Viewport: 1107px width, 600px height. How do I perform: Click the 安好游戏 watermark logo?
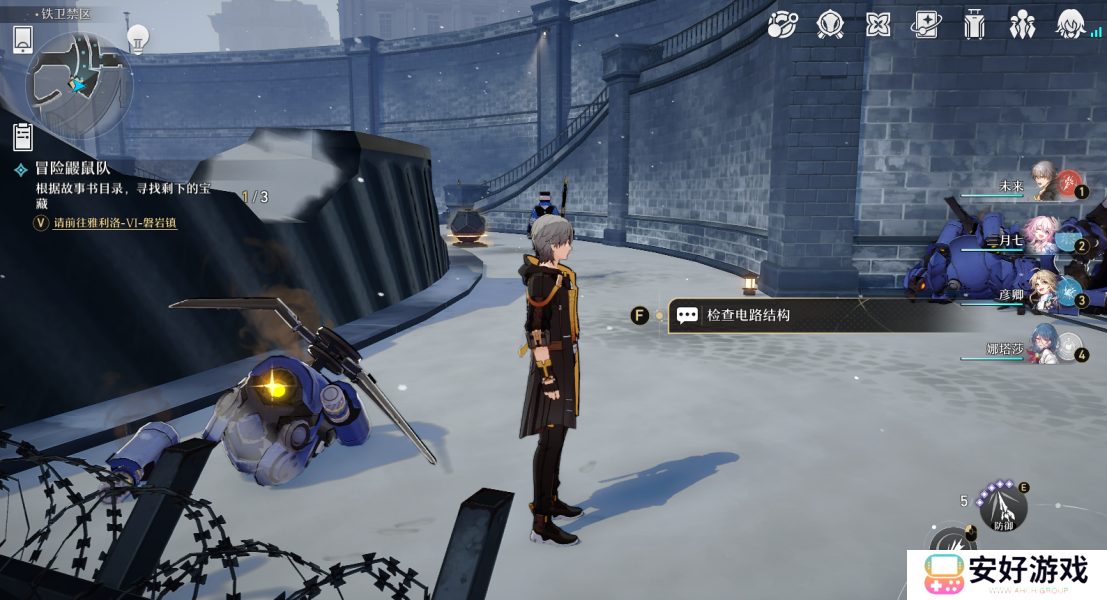coord(1006,573)
